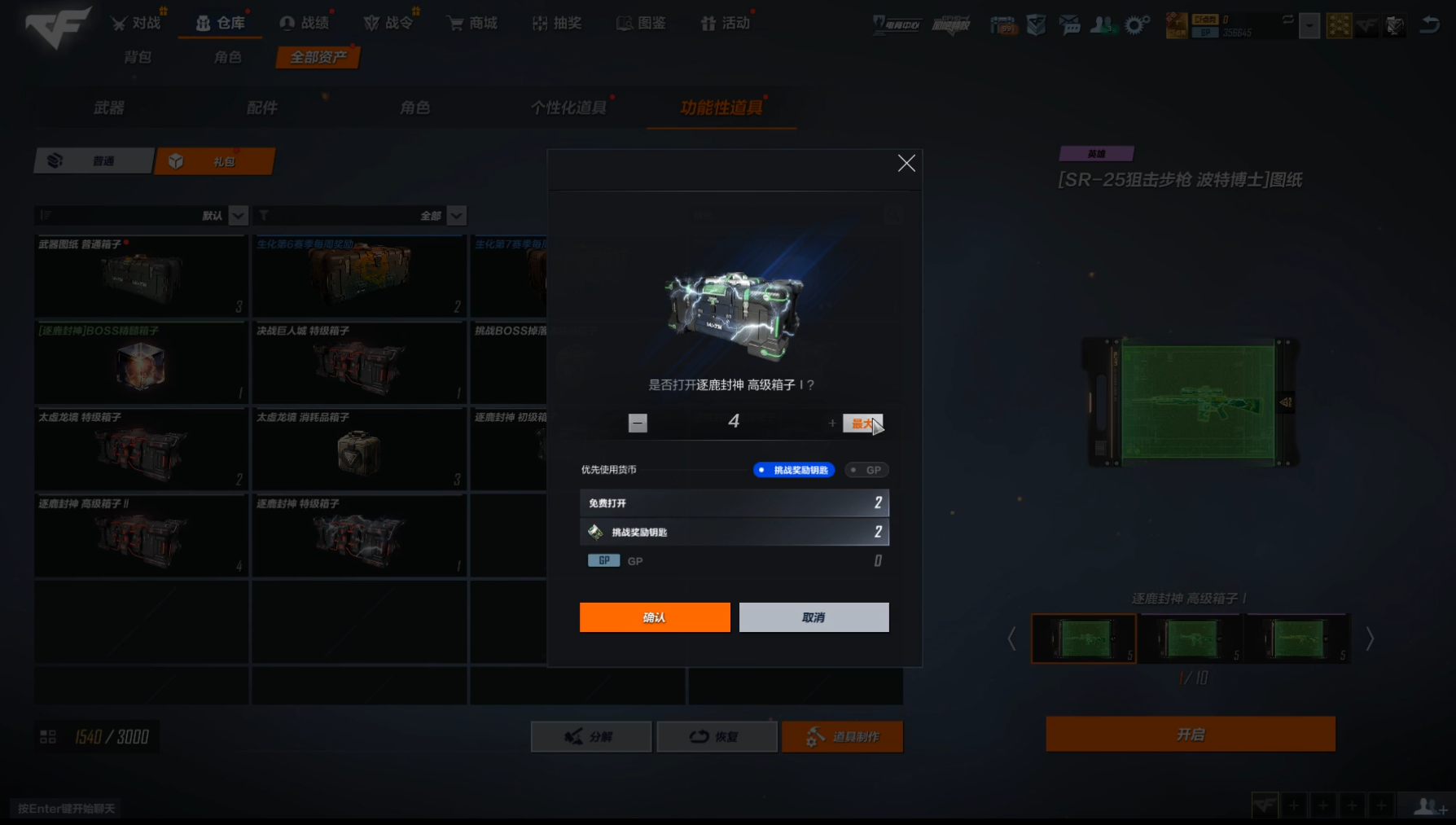
Task: Open the 对战 battle menu
Action: 137,23
